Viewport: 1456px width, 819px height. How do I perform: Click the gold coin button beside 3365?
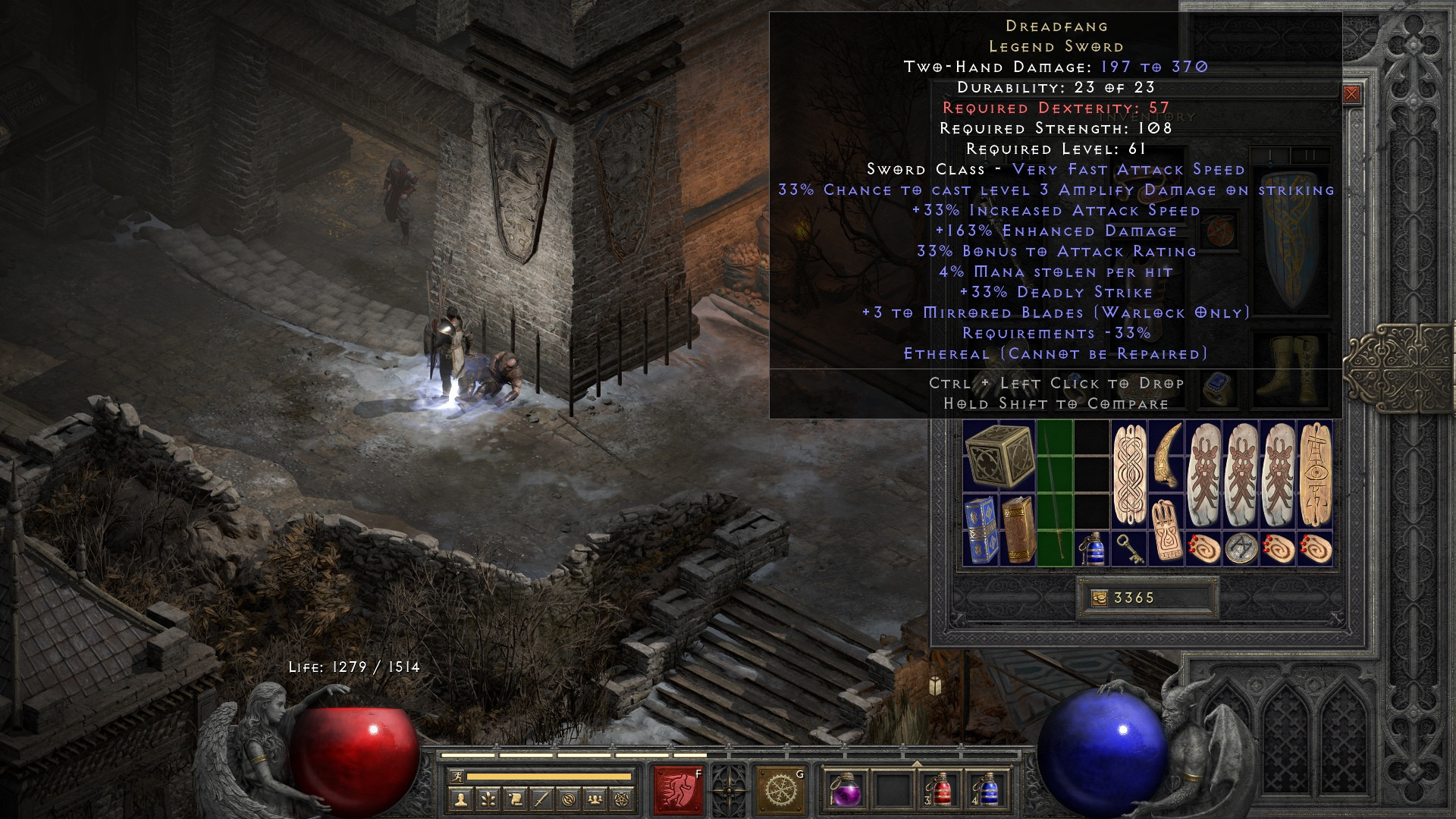click(x=1098, y=598)
